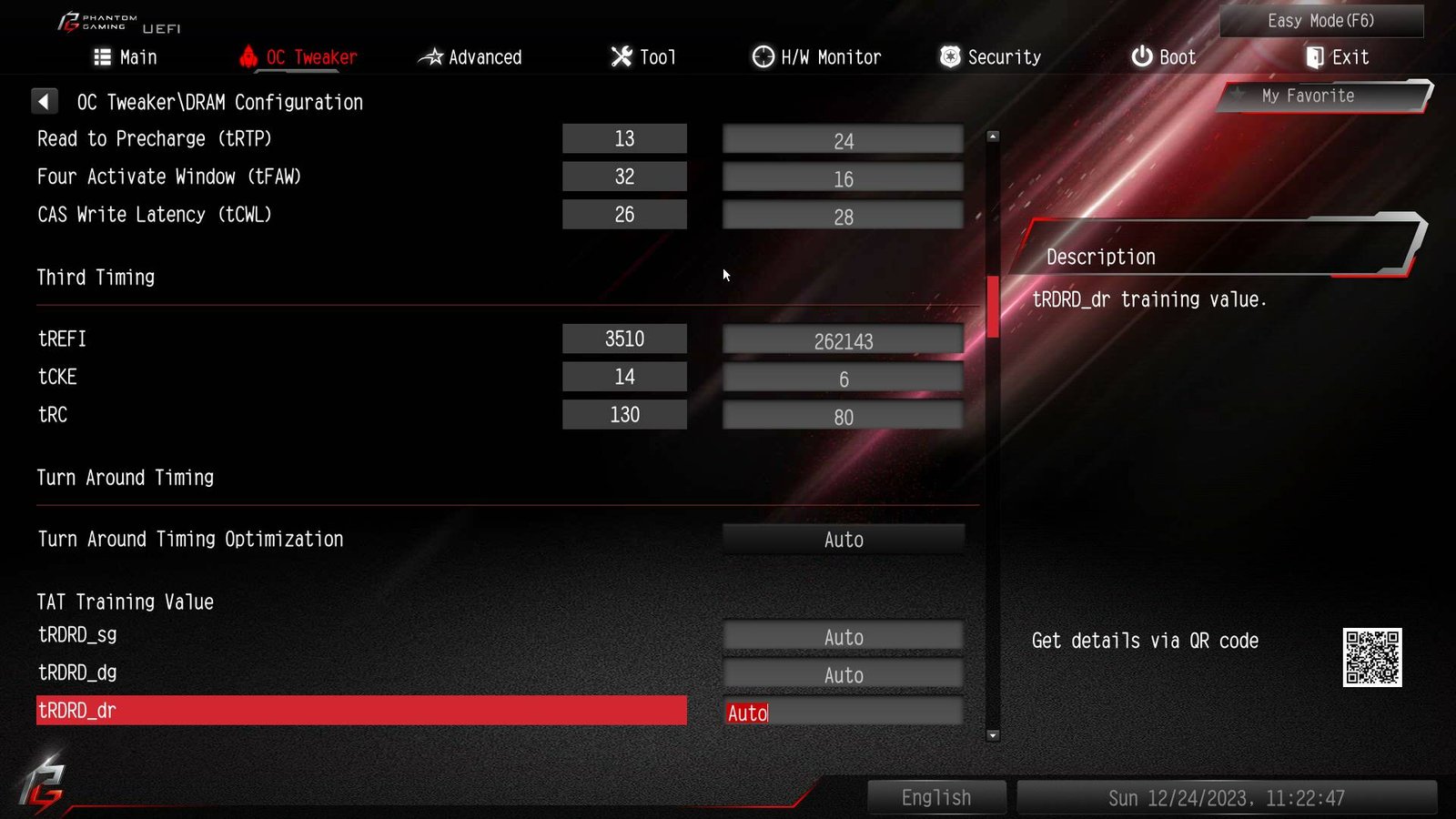Set the tREFI value field
The width and height of the screenshot is (1456, 819).
pos(843,340)
